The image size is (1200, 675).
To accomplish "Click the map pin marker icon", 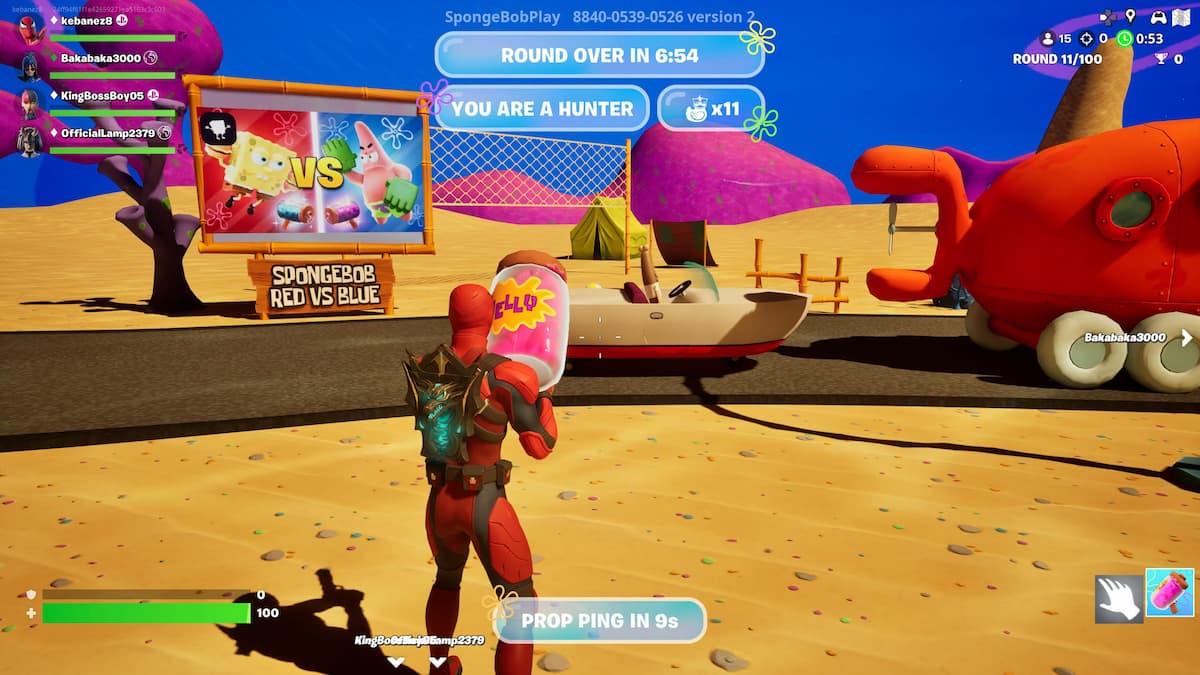I will click(x=1131, y=16).
